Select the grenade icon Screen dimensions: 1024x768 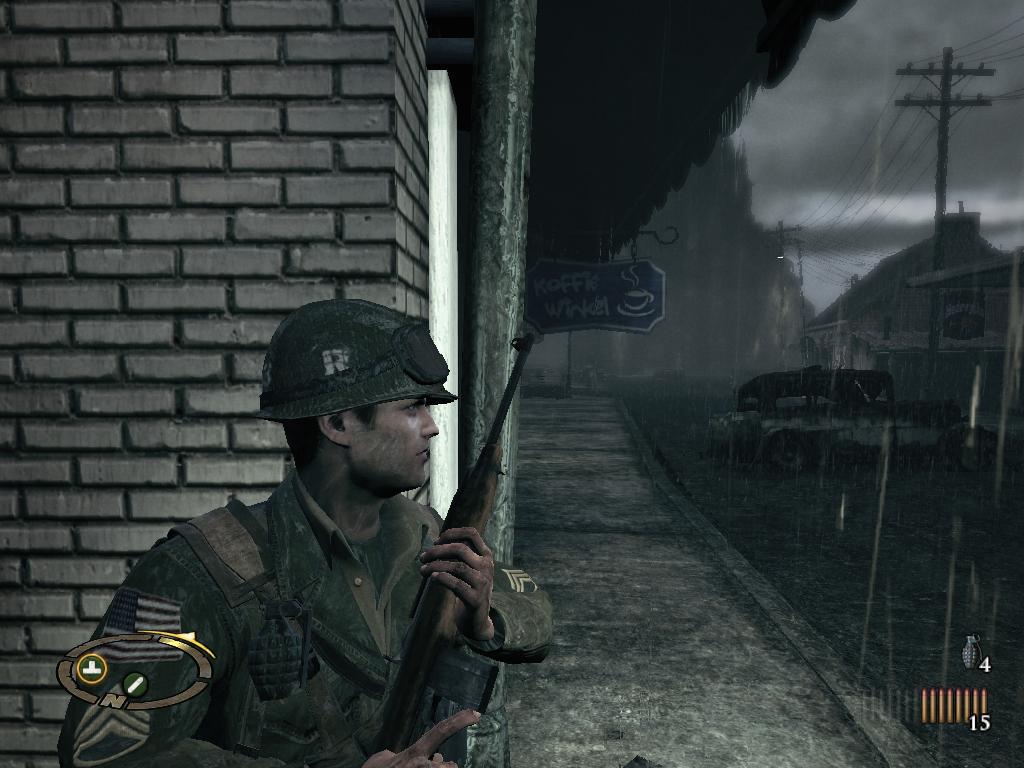(969, 651)
